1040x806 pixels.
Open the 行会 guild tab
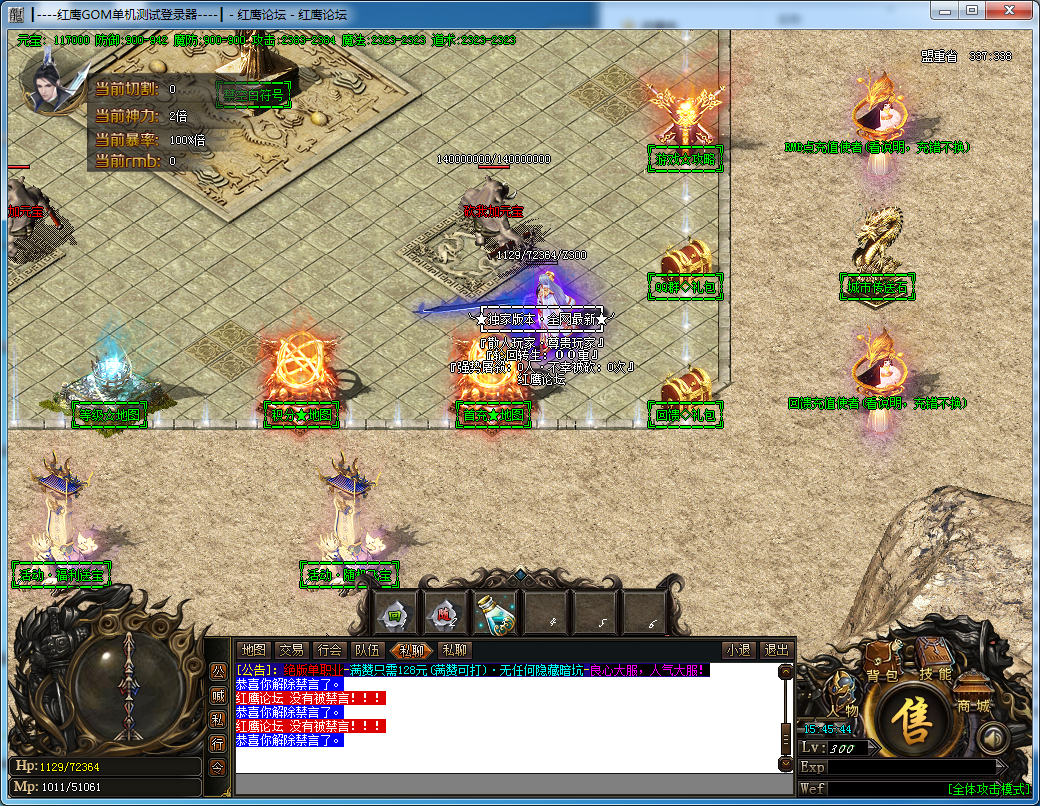click(x=328, y=650)
